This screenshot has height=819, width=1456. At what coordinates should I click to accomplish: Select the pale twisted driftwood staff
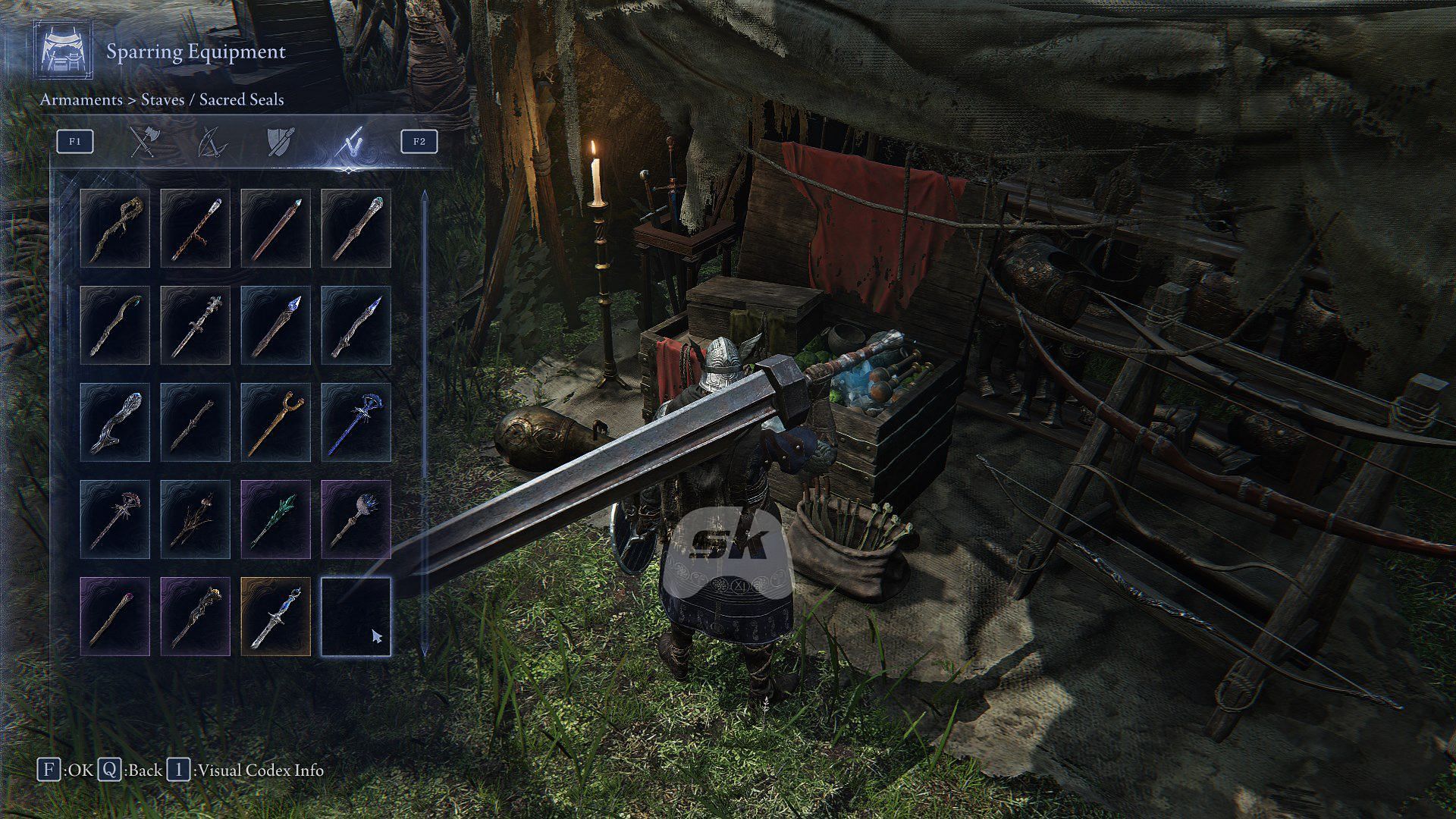115,422
